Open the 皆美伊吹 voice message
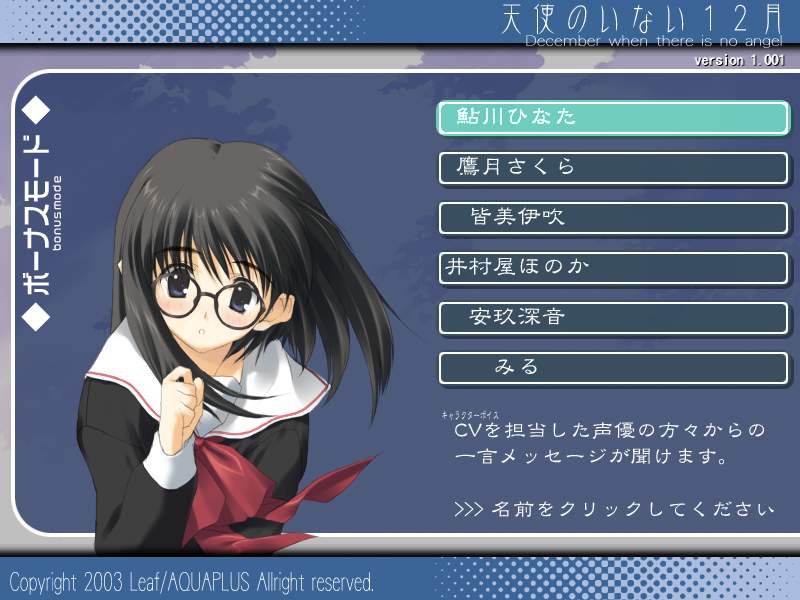The image size is (800, 600). click(613, 217)
